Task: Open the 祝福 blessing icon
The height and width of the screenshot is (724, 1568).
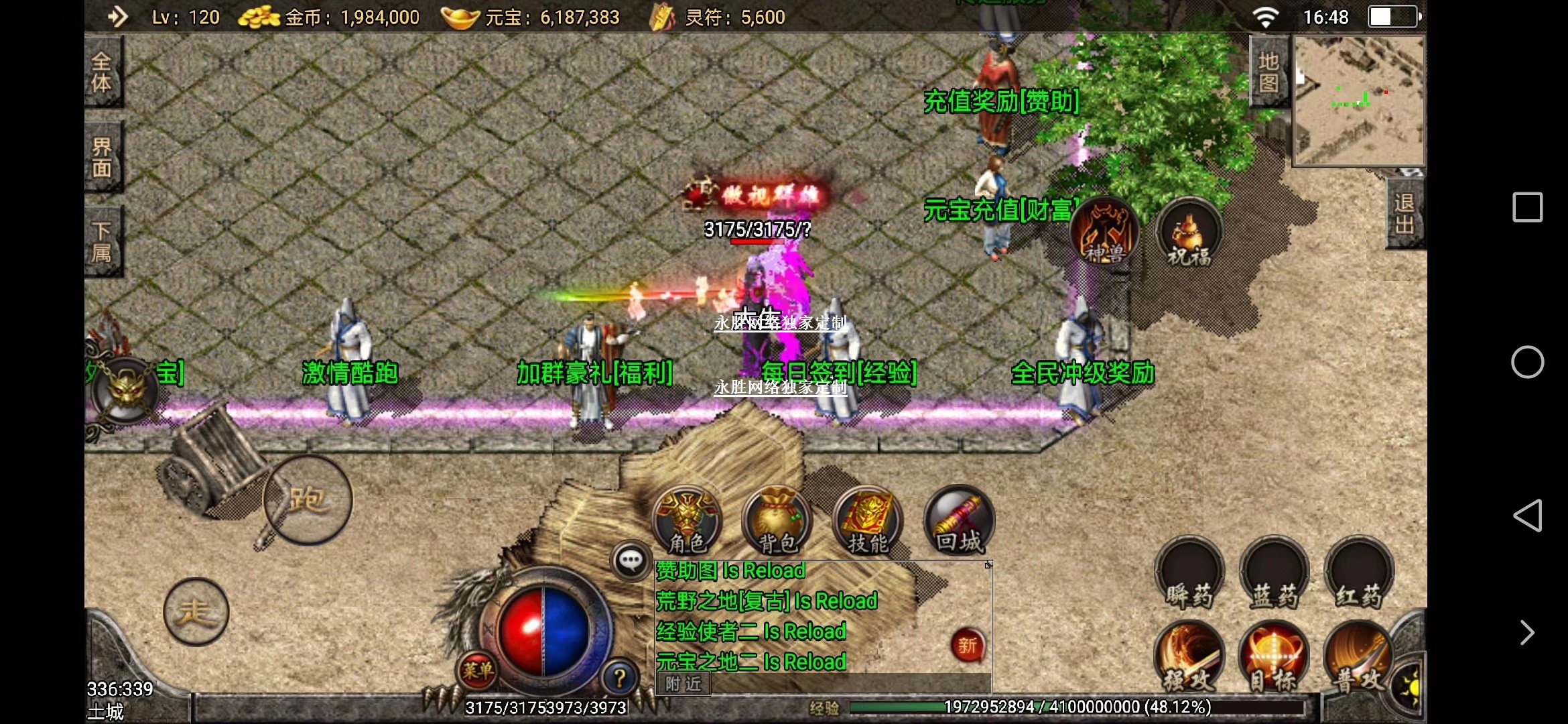Action: [x=1189, y=233]
